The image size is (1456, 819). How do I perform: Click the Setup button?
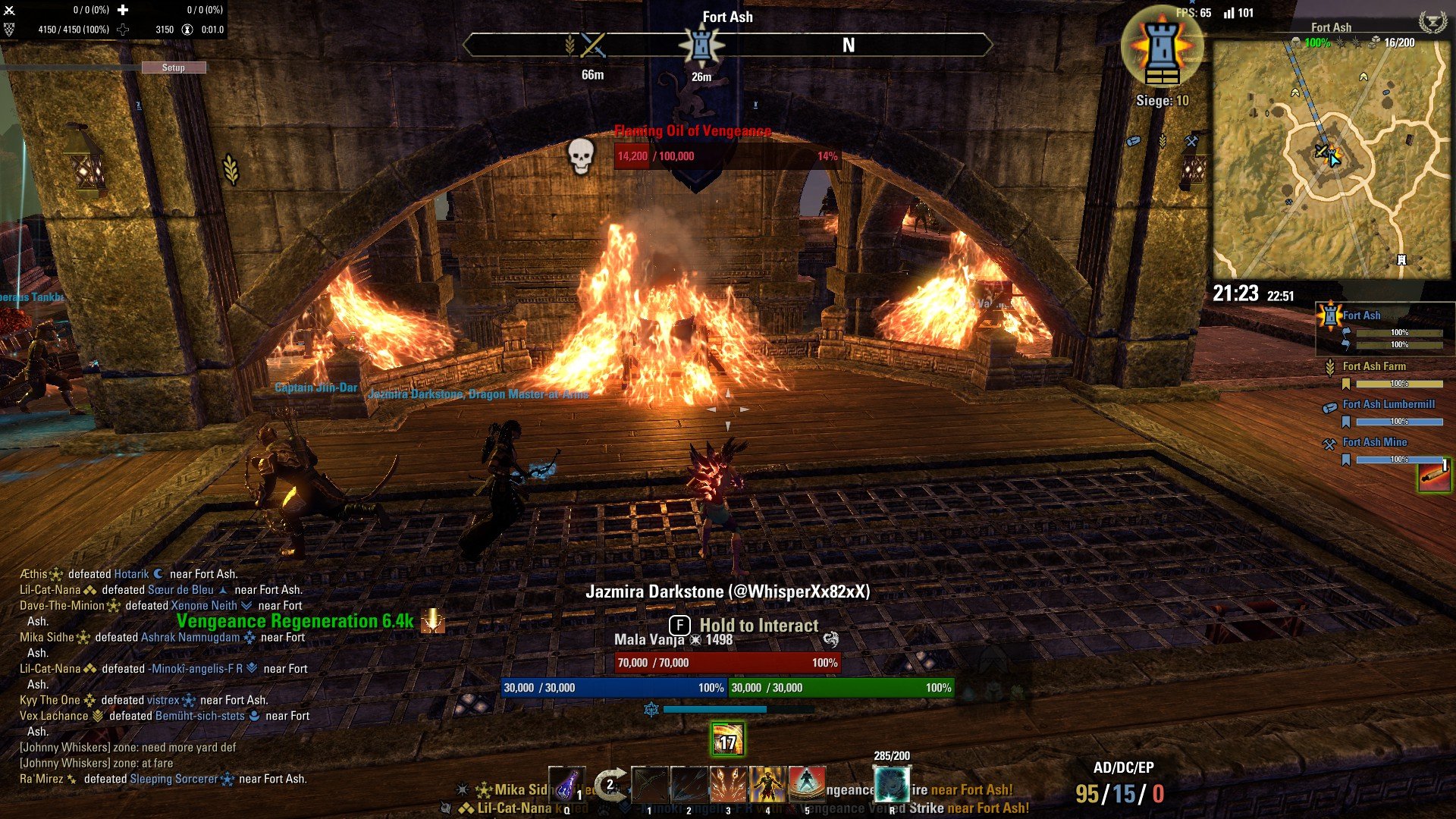[174, 67]
